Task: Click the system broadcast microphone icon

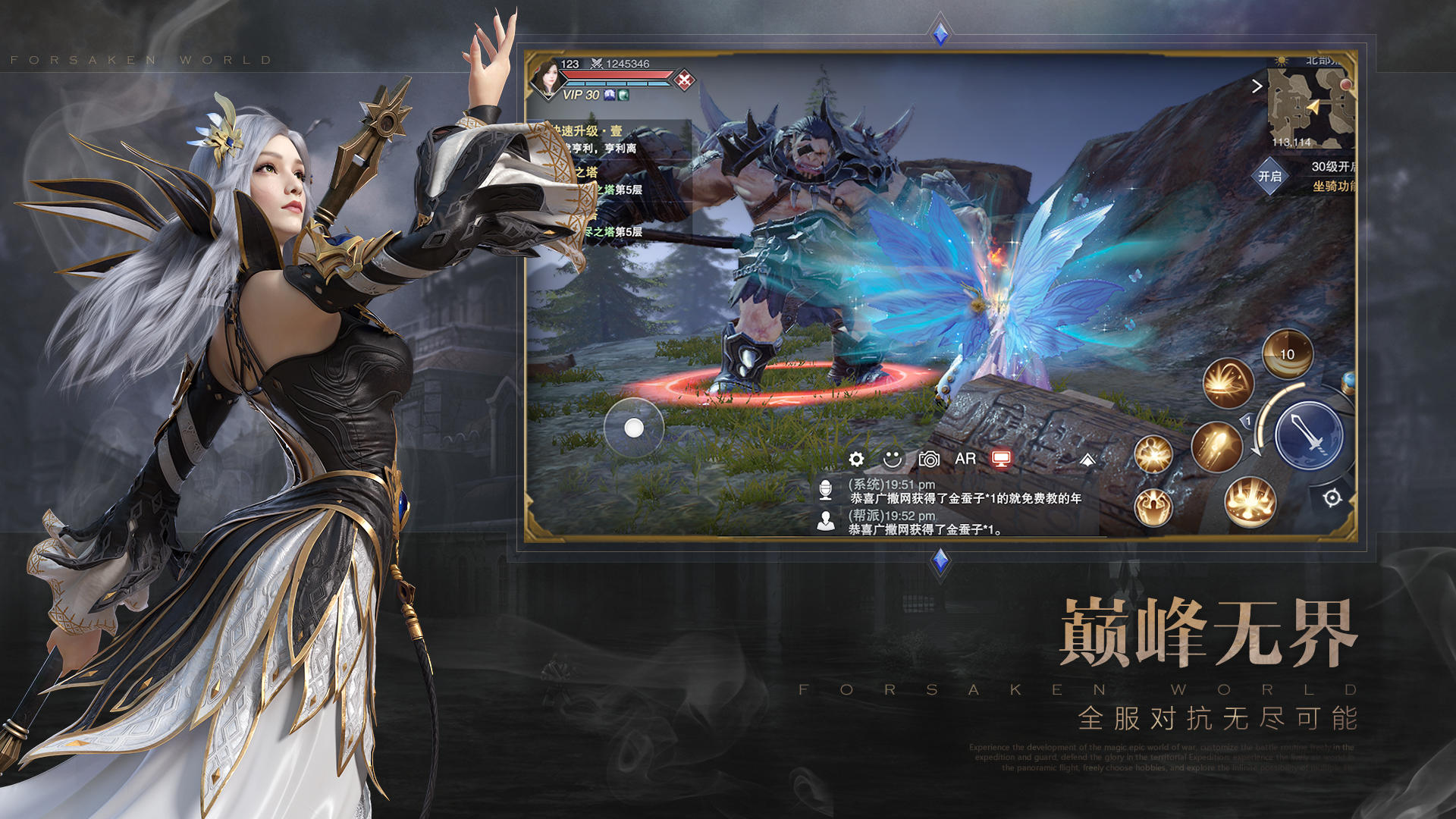Action: [825, 491]
